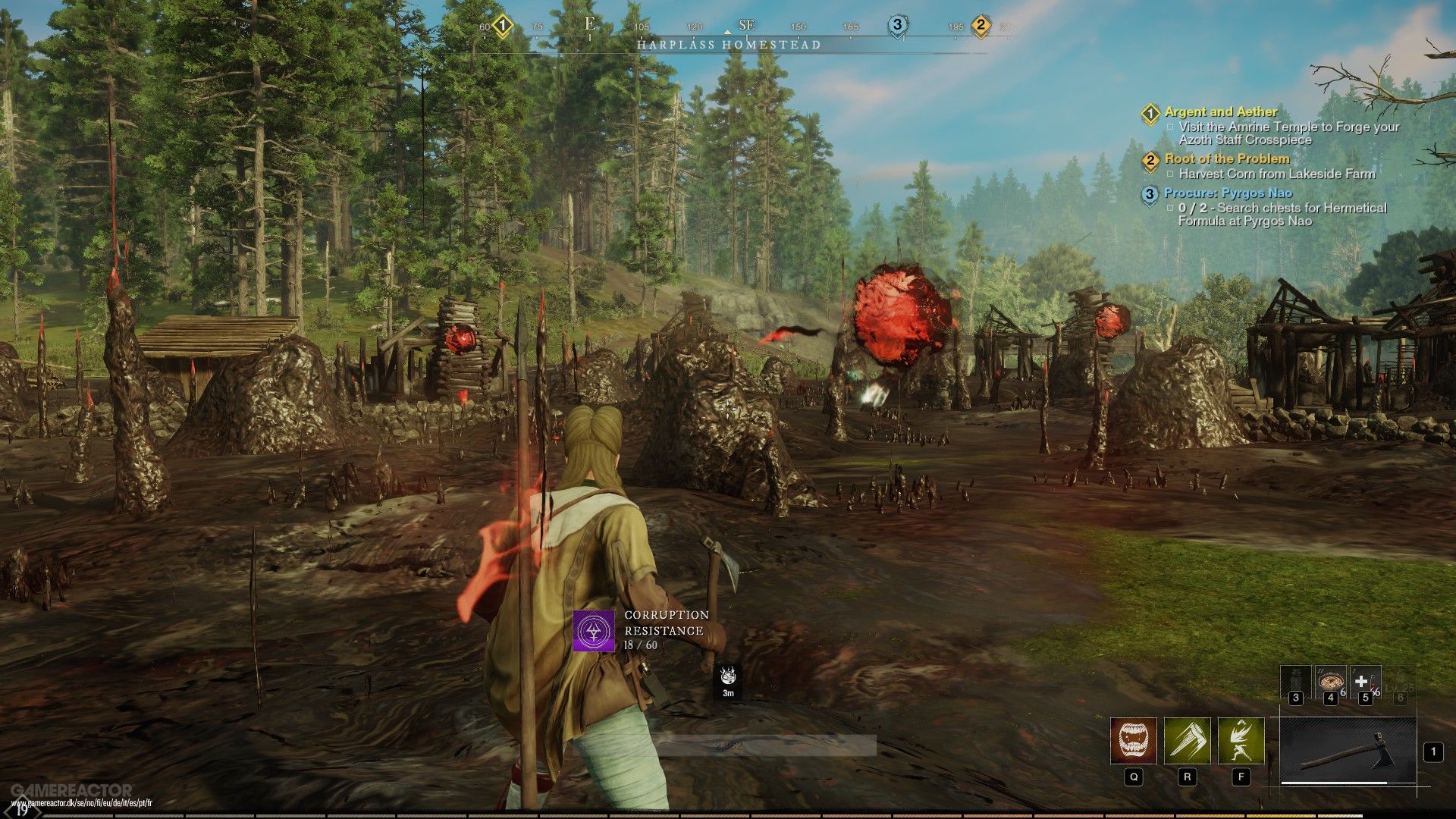
Task: Expand quest marker 3 for Procure: Pyrgos Nao
Action: [1150, 193]
